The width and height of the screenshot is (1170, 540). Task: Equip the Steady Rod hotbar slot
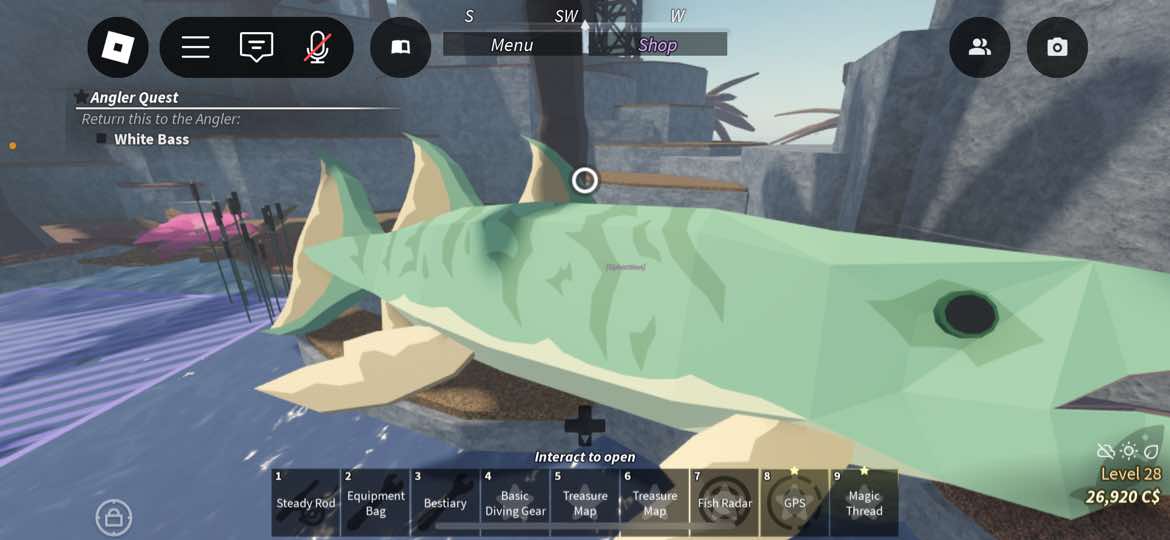pyautogui.click(x=305, y=502)
